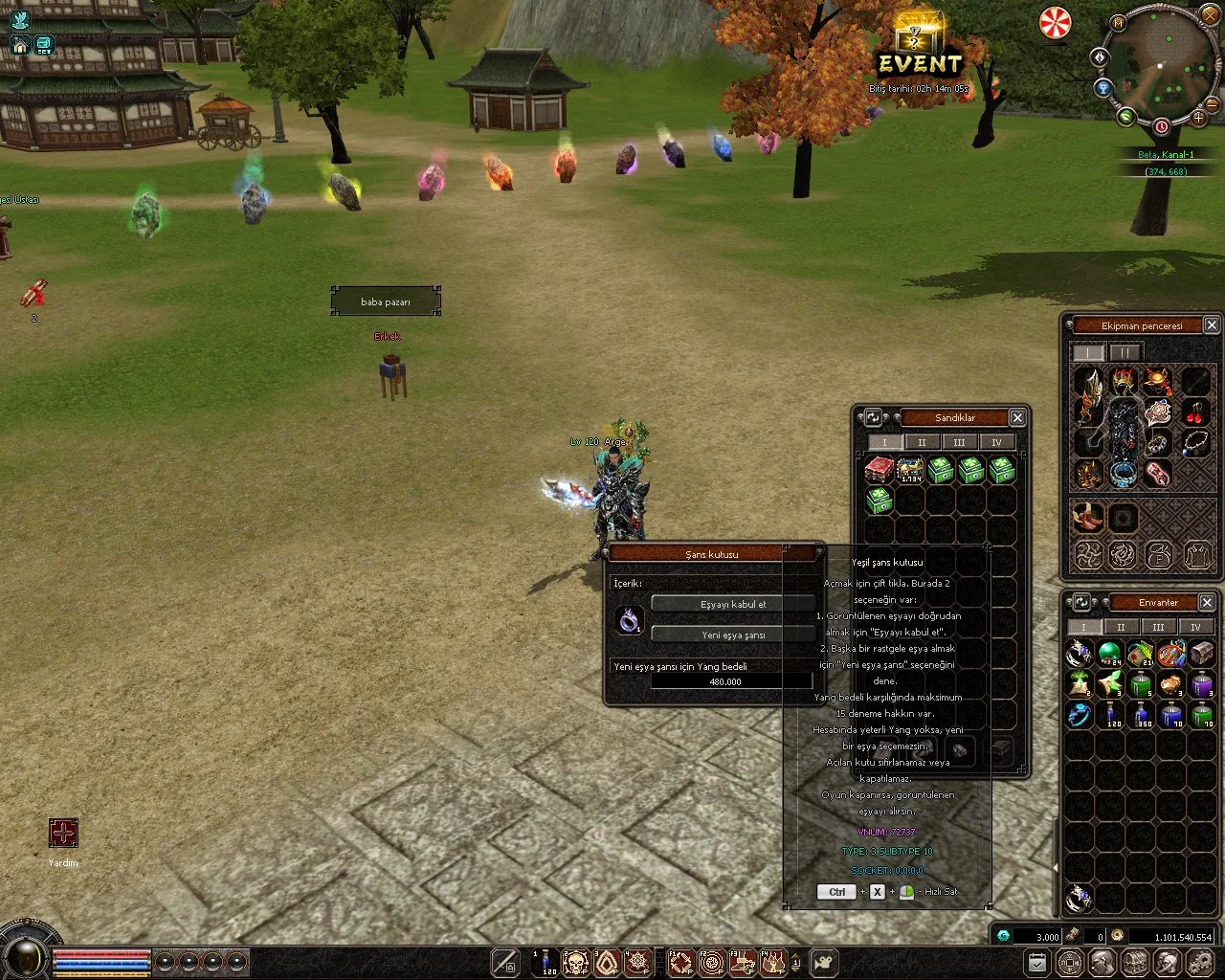Click the red-white spinning wheel icon
Viewport: 1225px width, 980px height.
tap(1056, 24)
